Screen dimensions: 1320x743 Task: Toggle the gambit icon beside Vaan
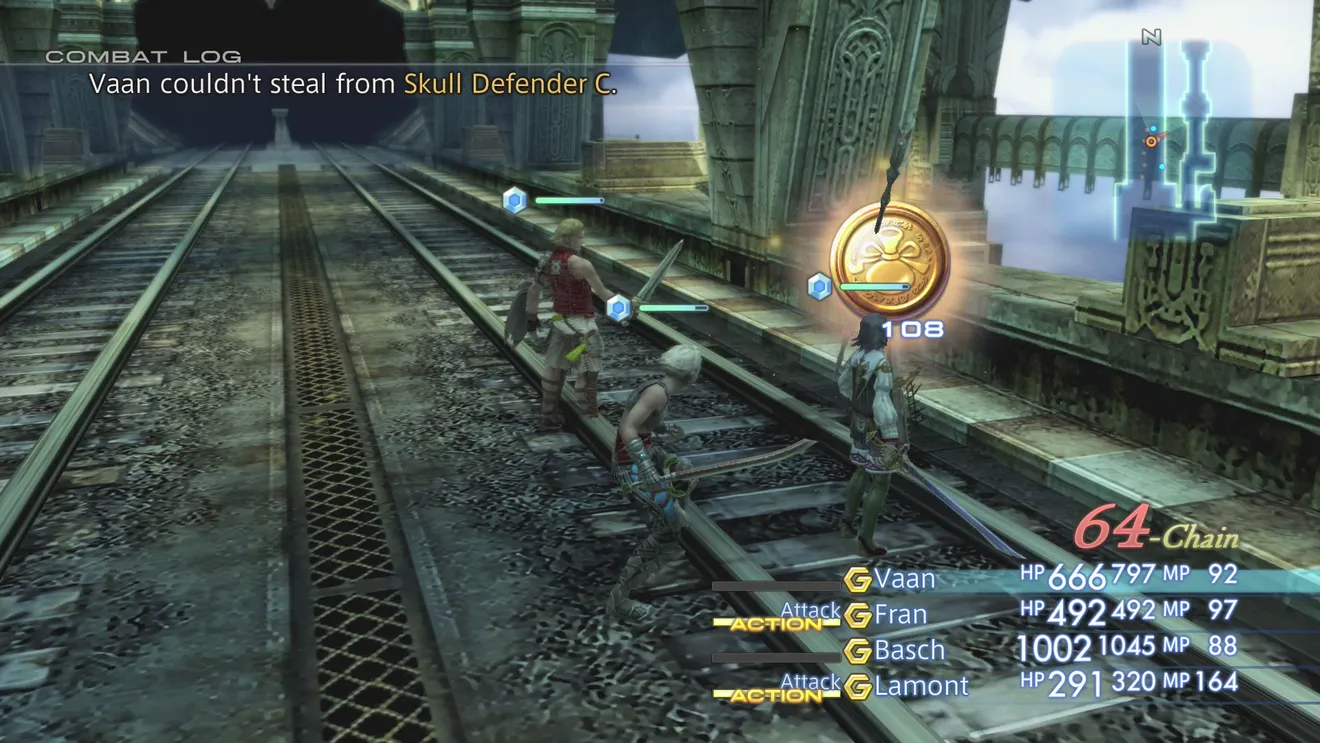(857, 579)
